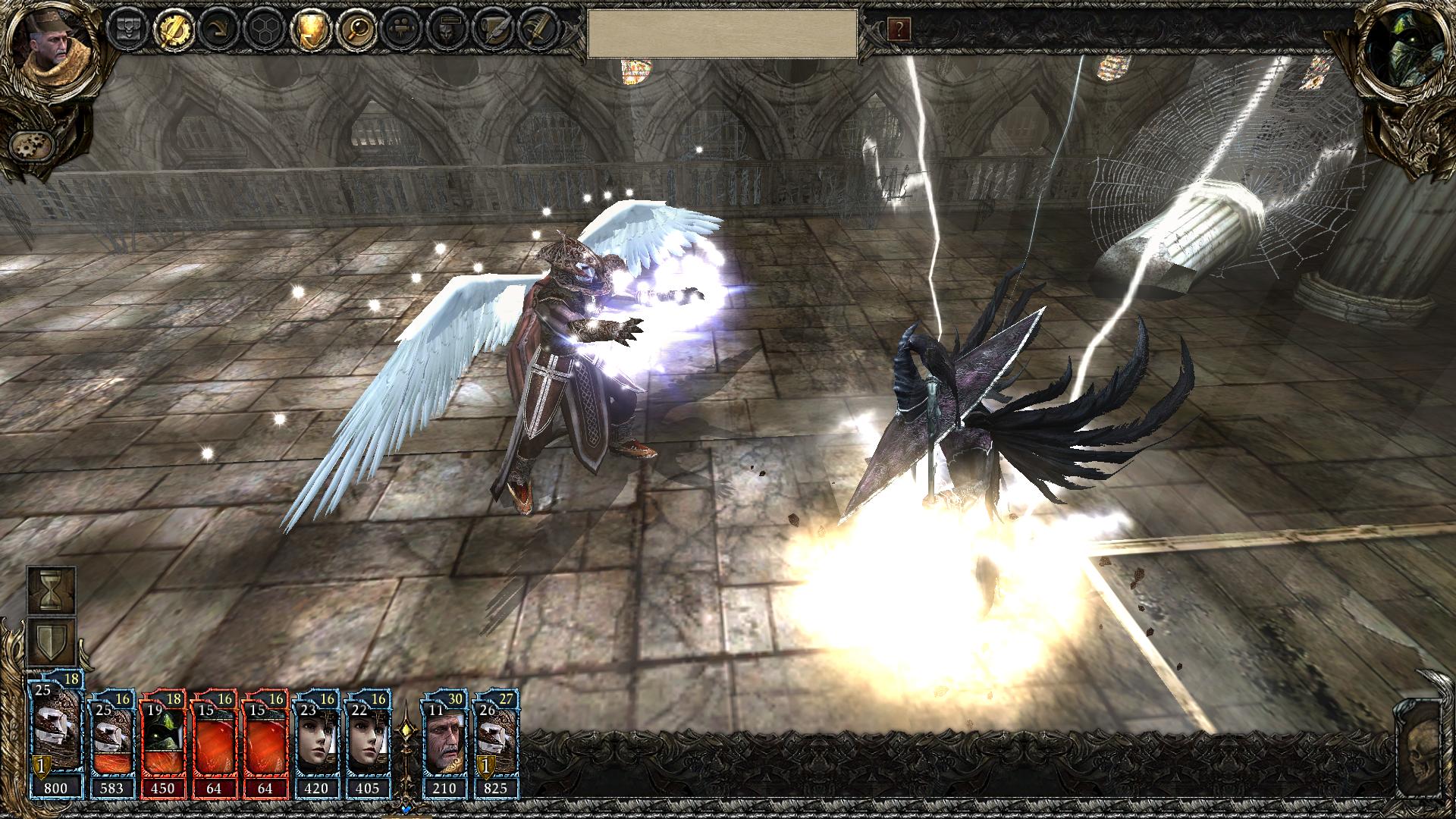Screen dimensions: 1456x819
Task: Click the winged sword icon in the toolbar
Action: tap(539, 30)
